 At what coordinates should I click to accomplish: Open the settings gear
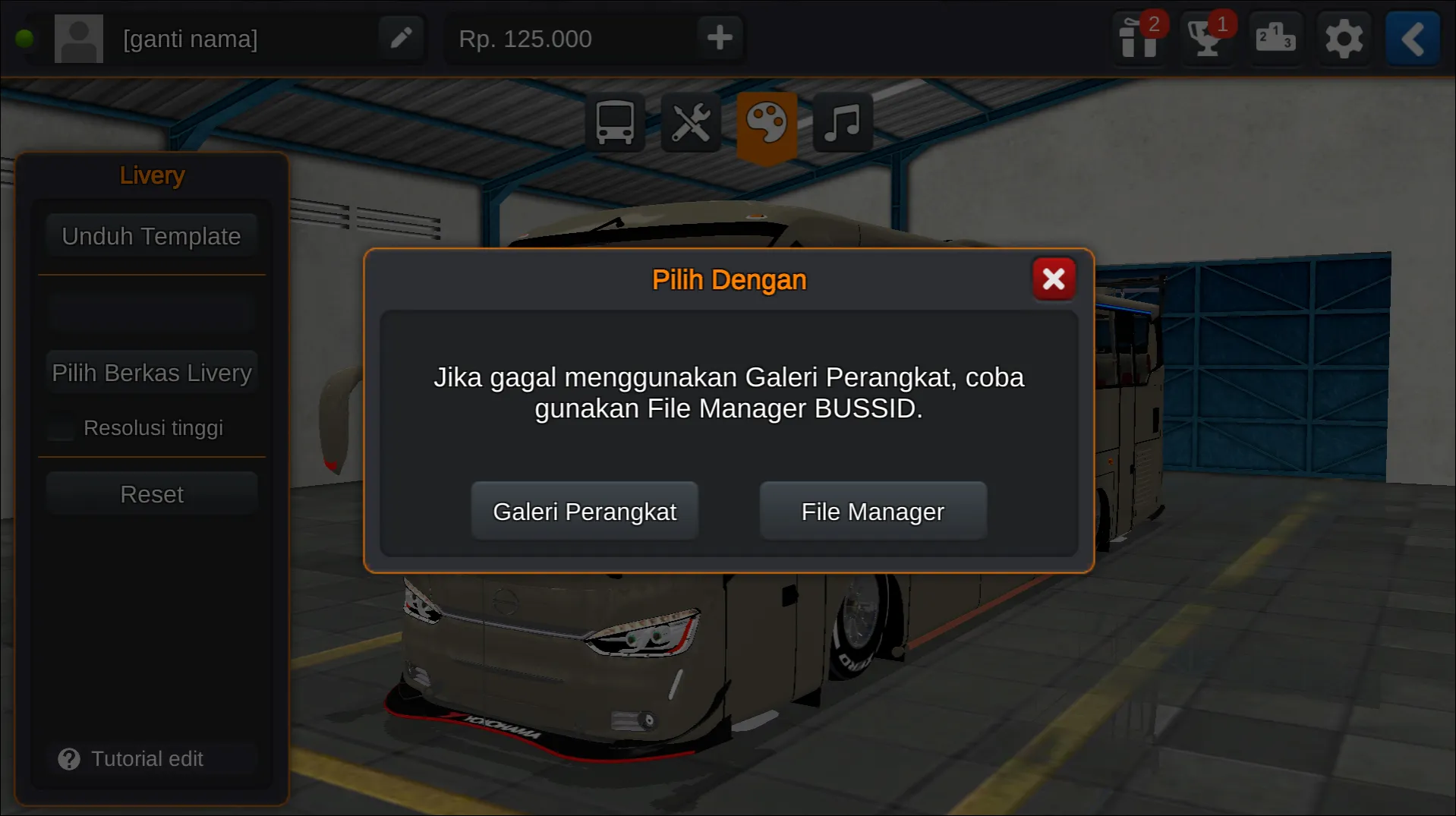pos(1344,39)
